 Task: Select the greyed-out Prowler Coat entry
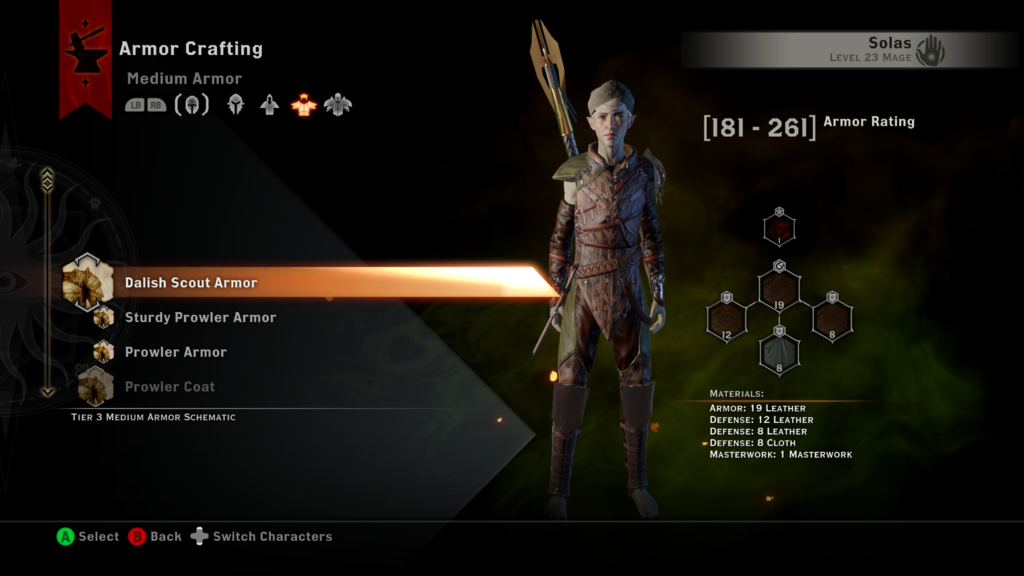coord(169,387)
